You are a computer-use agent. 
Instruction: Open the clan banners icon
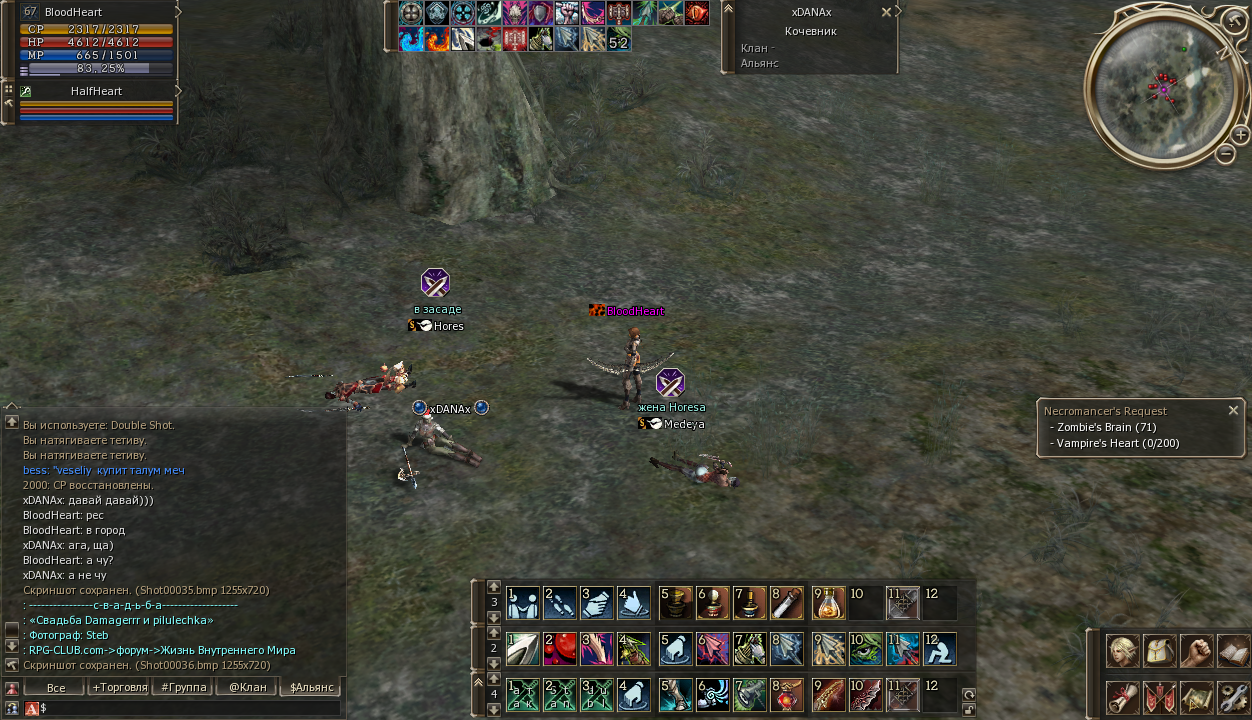coord(1160,696)
